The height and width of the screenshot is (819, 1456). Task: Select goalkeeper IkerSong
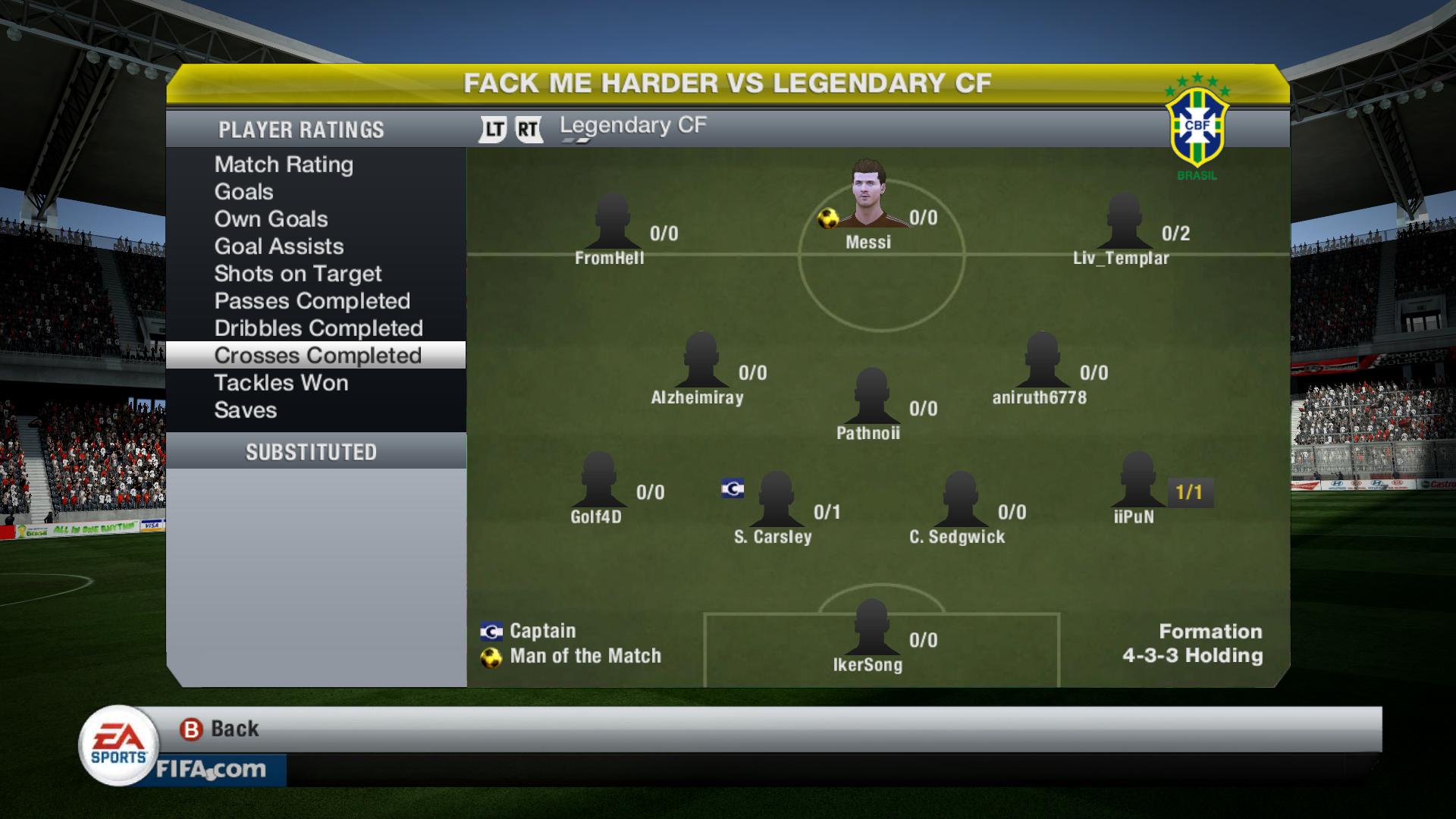[x=871, y=628]
